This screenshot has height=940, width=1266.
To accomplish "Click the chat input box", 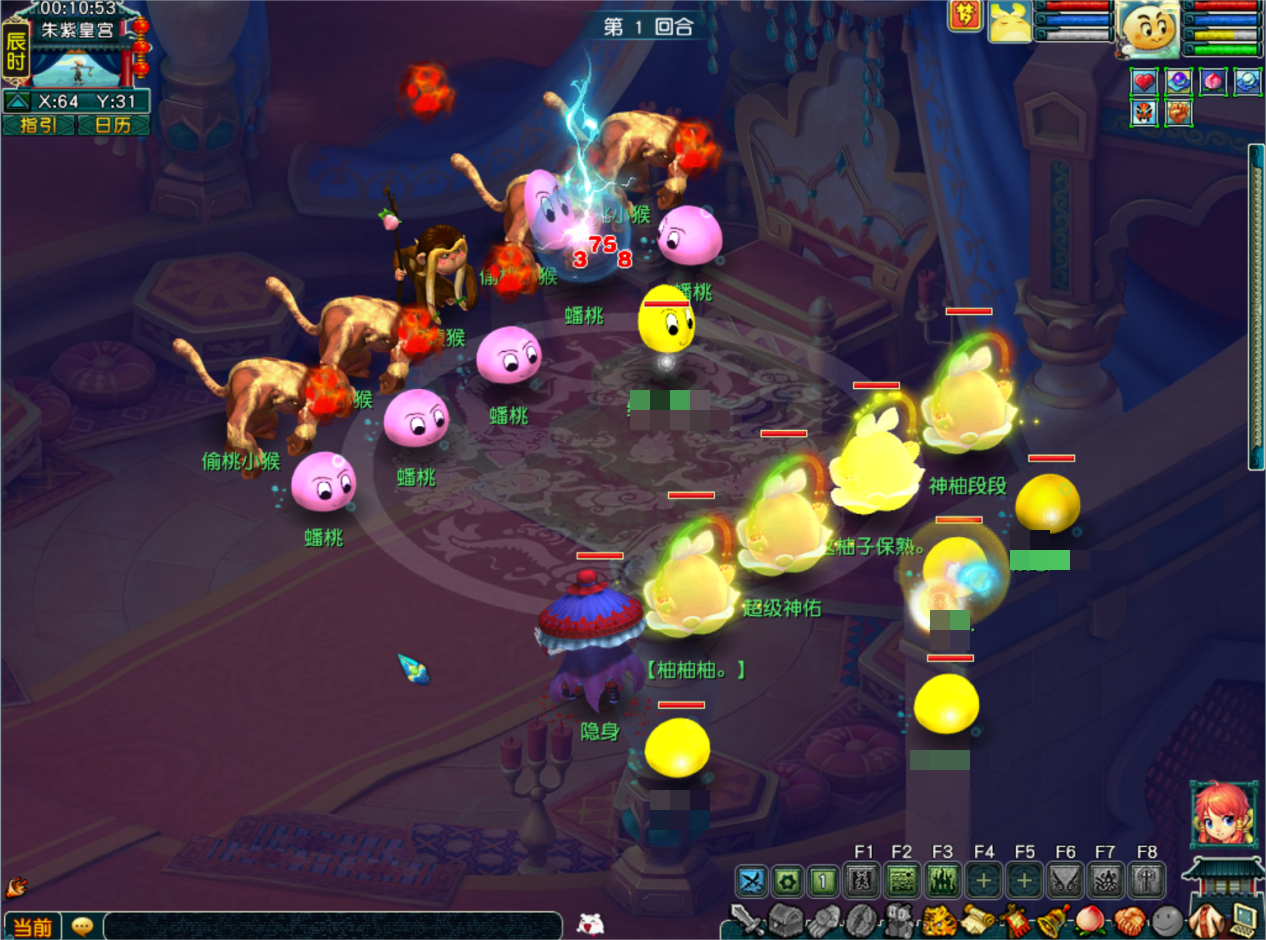I will coord(330,926).
